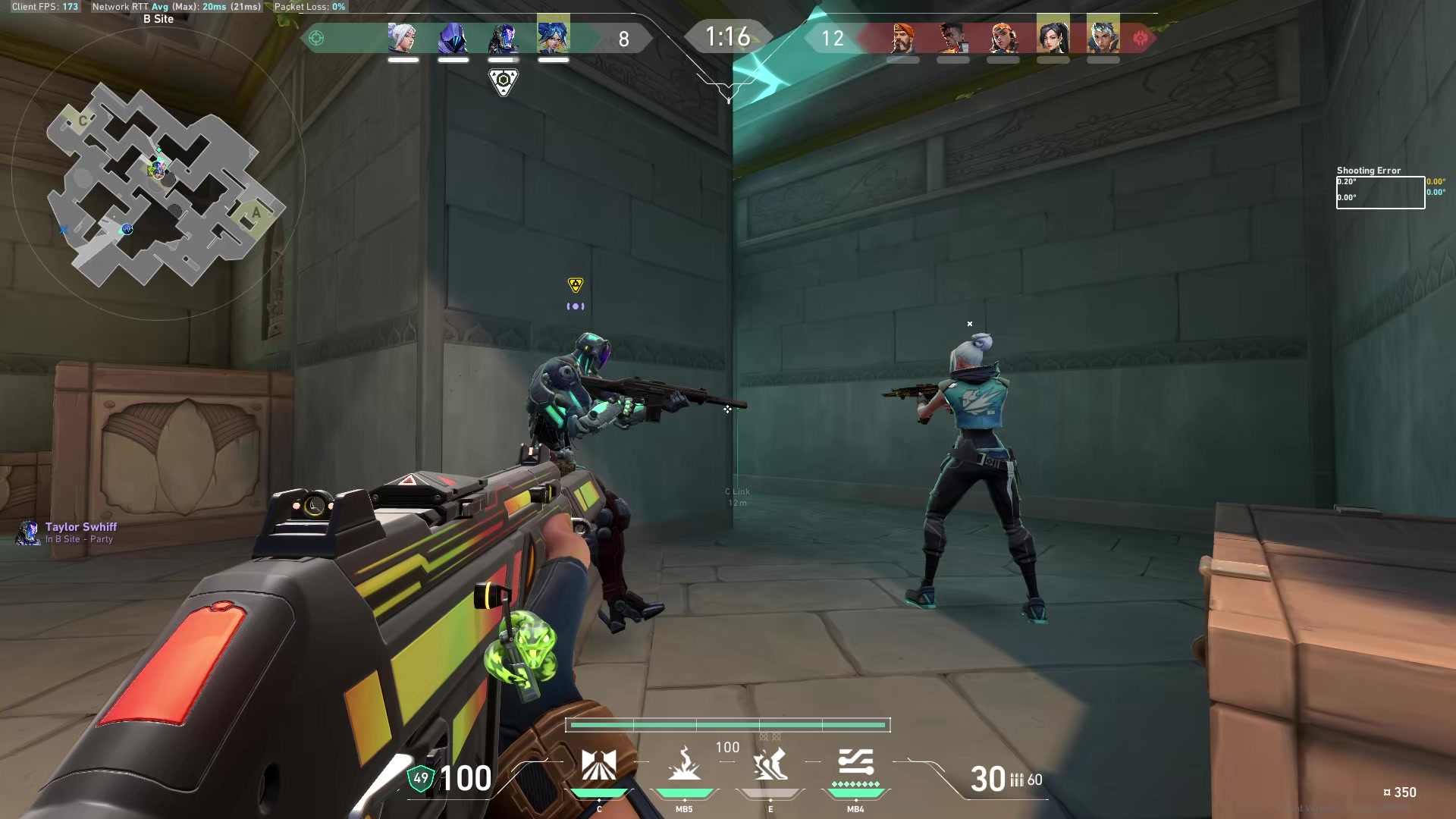Click the spike carrier icon under KAY/O
Screen dimensions: 1456x819
click(x=504, y=81)
